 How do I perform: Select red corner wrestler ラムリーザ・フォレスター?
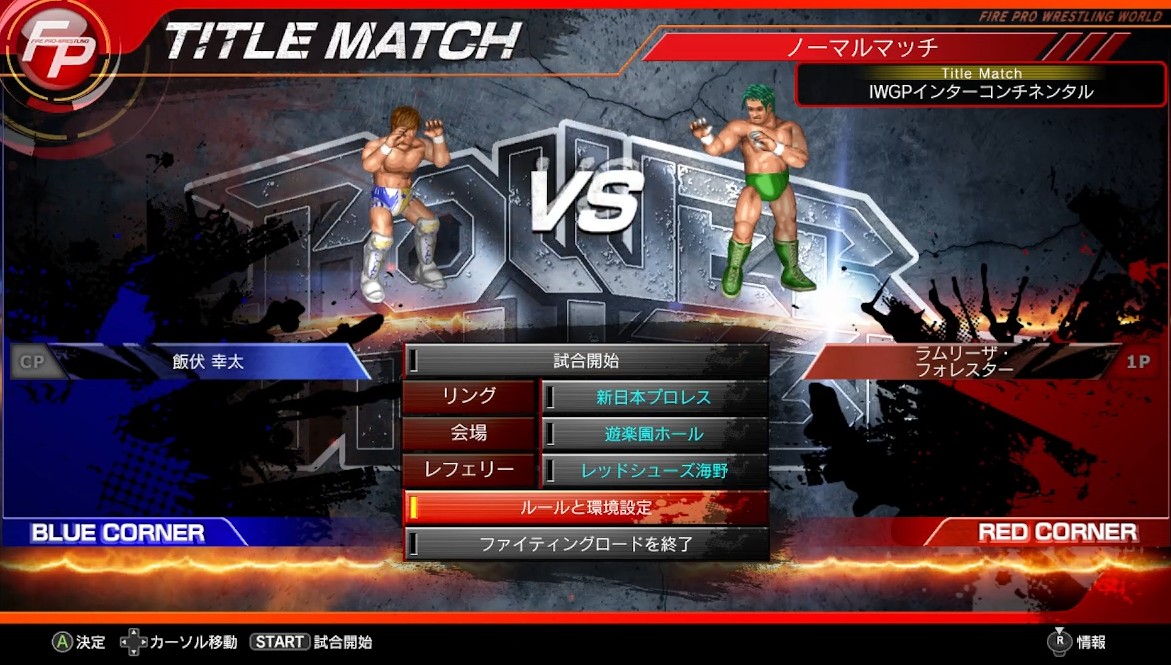point(965,362)
